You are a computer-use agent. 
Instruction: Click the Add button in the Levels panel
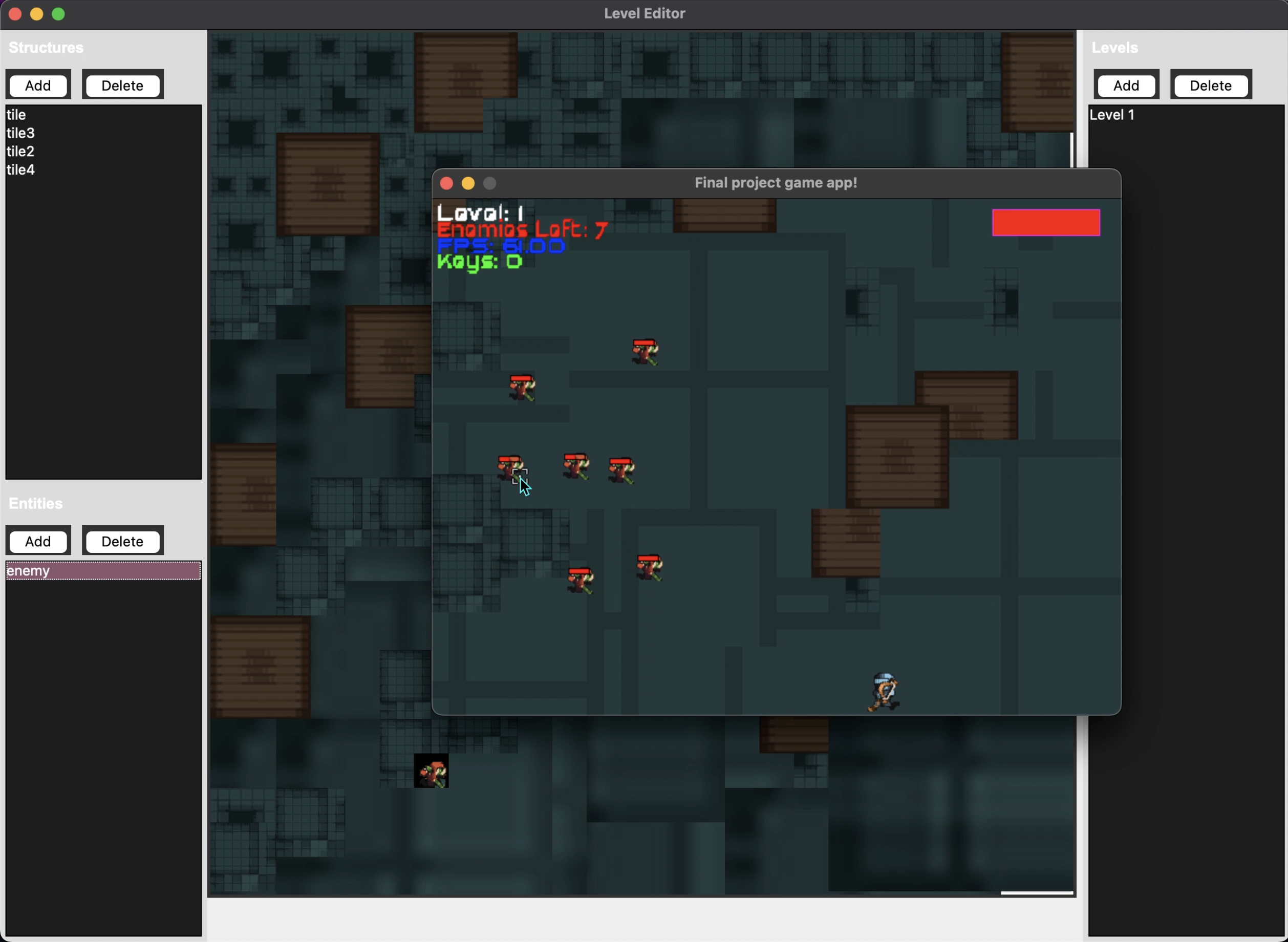point(1126,85)
